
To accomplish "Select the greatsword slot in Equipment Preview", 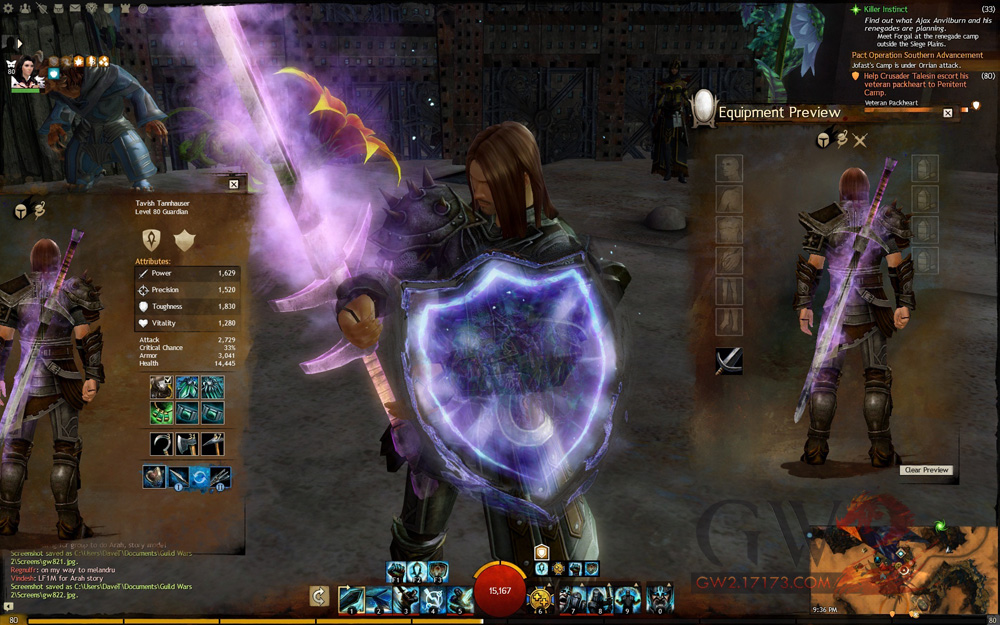I will [729, 361].
